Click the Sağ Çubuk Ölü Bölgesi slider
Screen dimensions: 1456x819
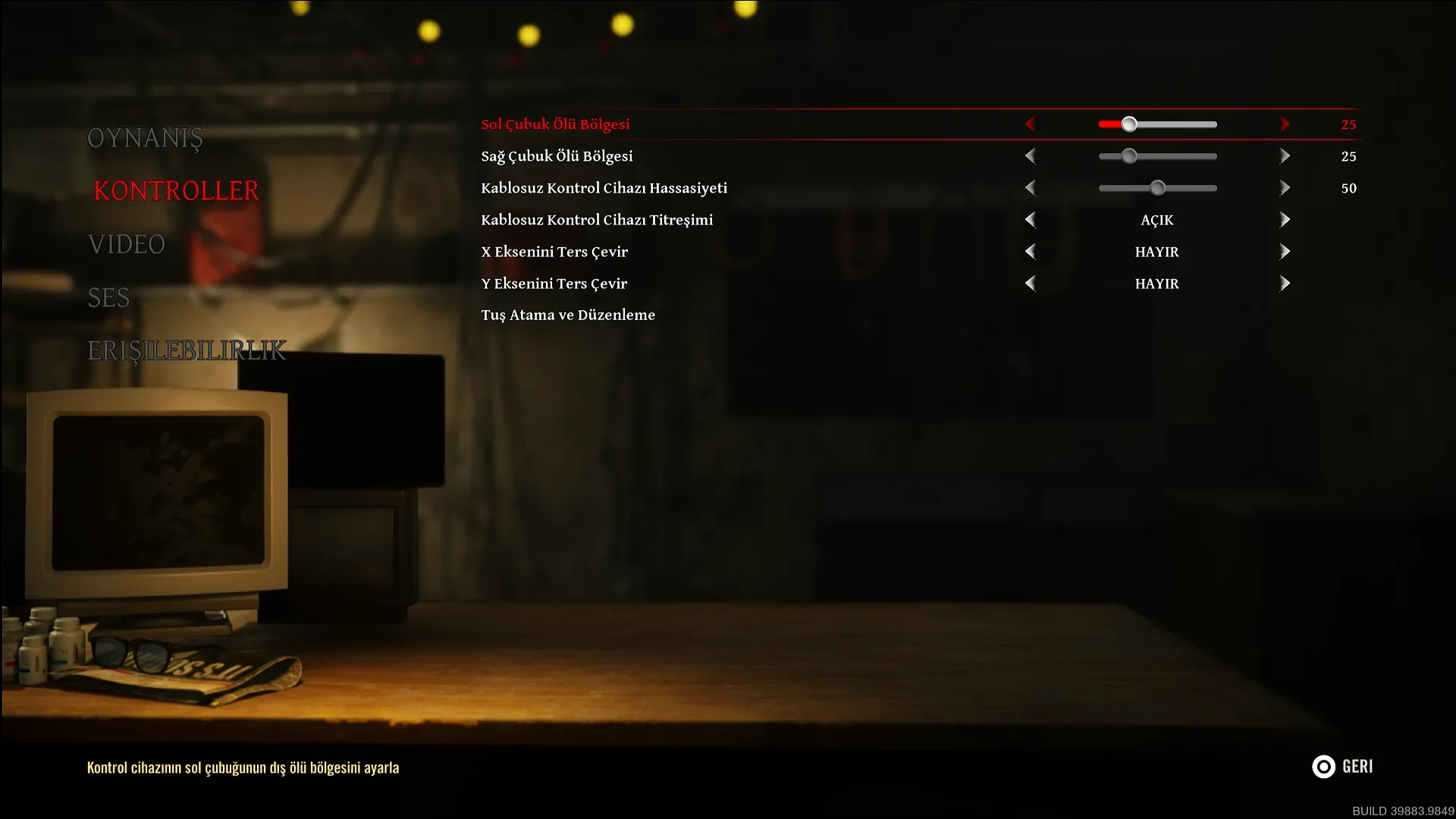click(x=1157, y=156)
